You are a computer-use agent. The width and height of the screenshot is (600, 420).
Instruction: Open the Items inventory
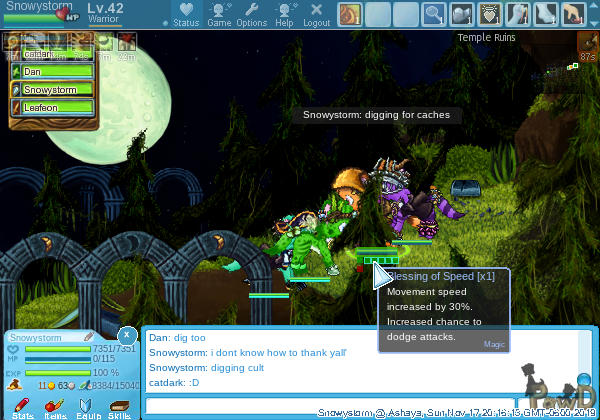pyautogui.click(x=55, y=407)
